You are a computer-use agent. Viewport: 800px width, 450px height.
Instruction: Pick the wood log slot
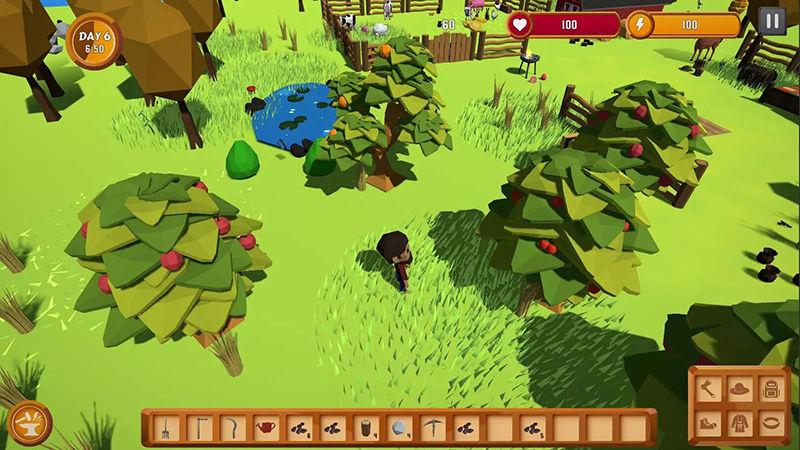pos(366,428)
